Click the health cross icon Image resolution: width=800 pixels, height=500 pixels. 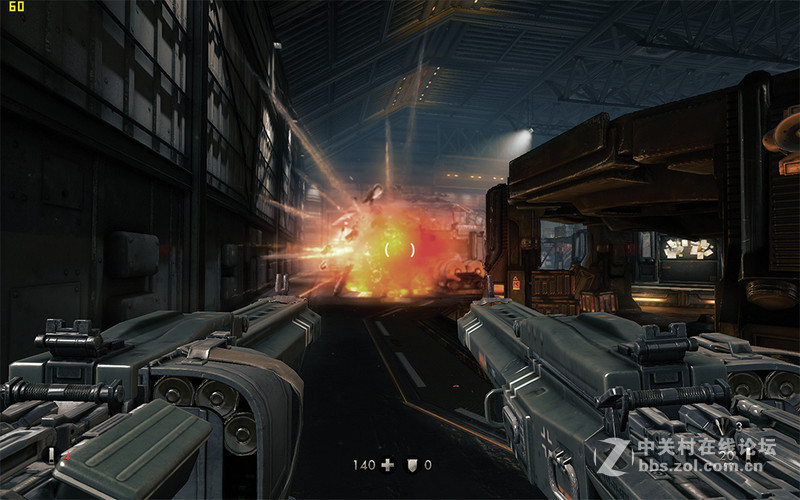coord(388,465)
